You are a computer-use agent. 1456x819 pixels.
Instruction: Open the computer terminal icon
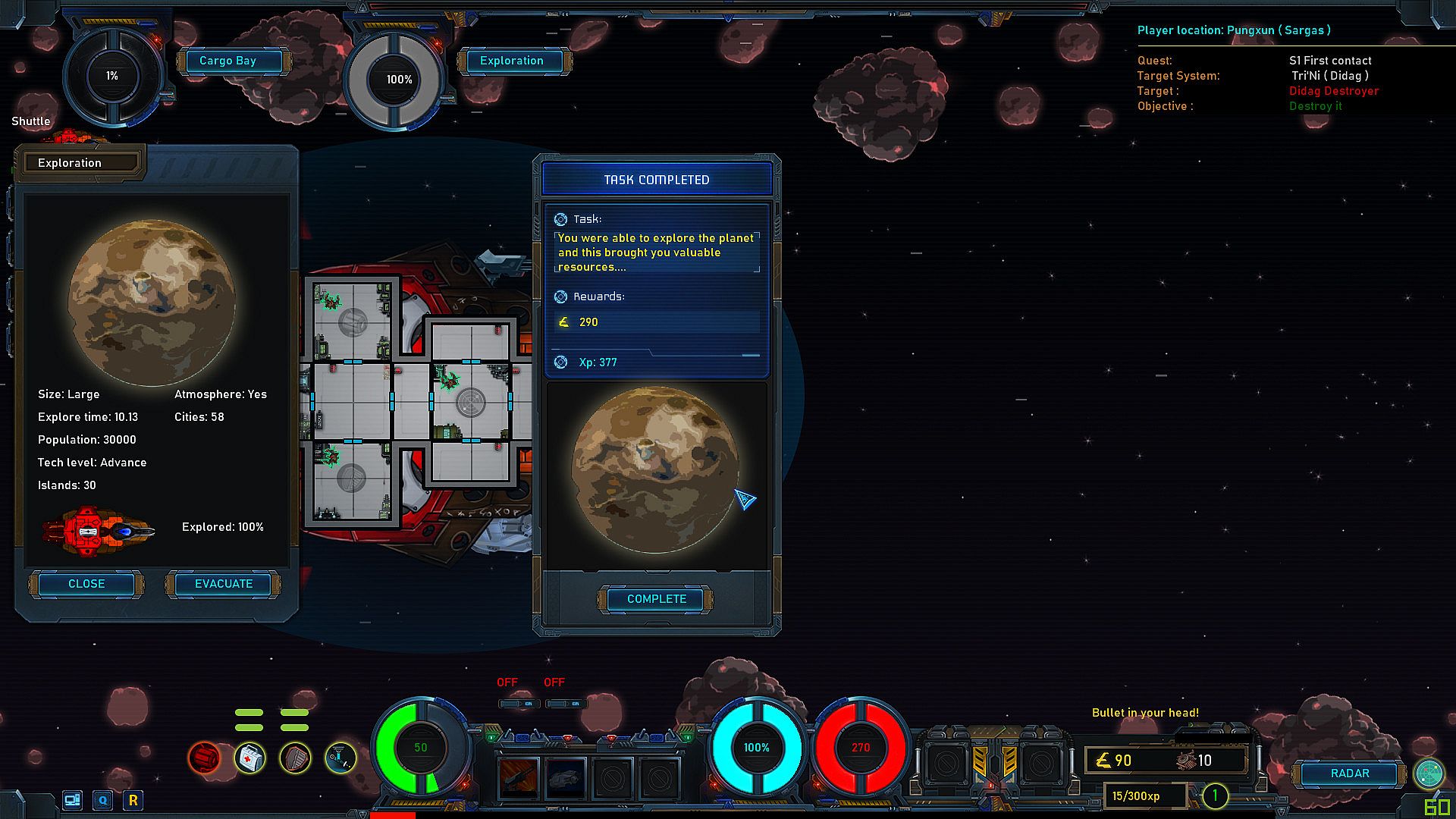pyautogui.click(x=73, y=800)
